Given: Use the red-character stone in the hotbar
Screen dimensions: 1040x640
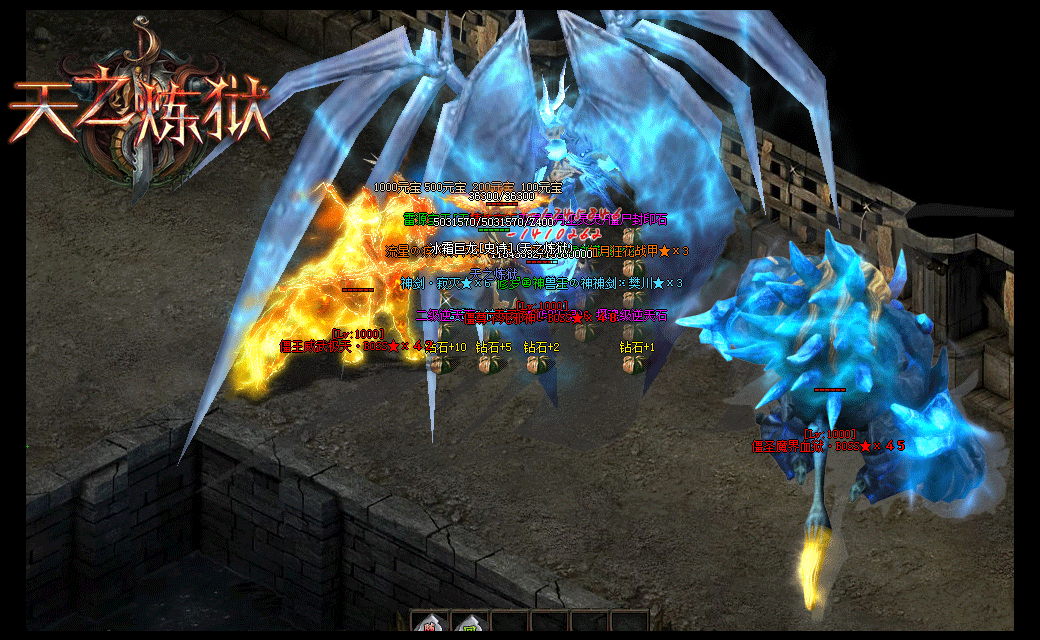Looking at the screenshot, I should 430,624.
